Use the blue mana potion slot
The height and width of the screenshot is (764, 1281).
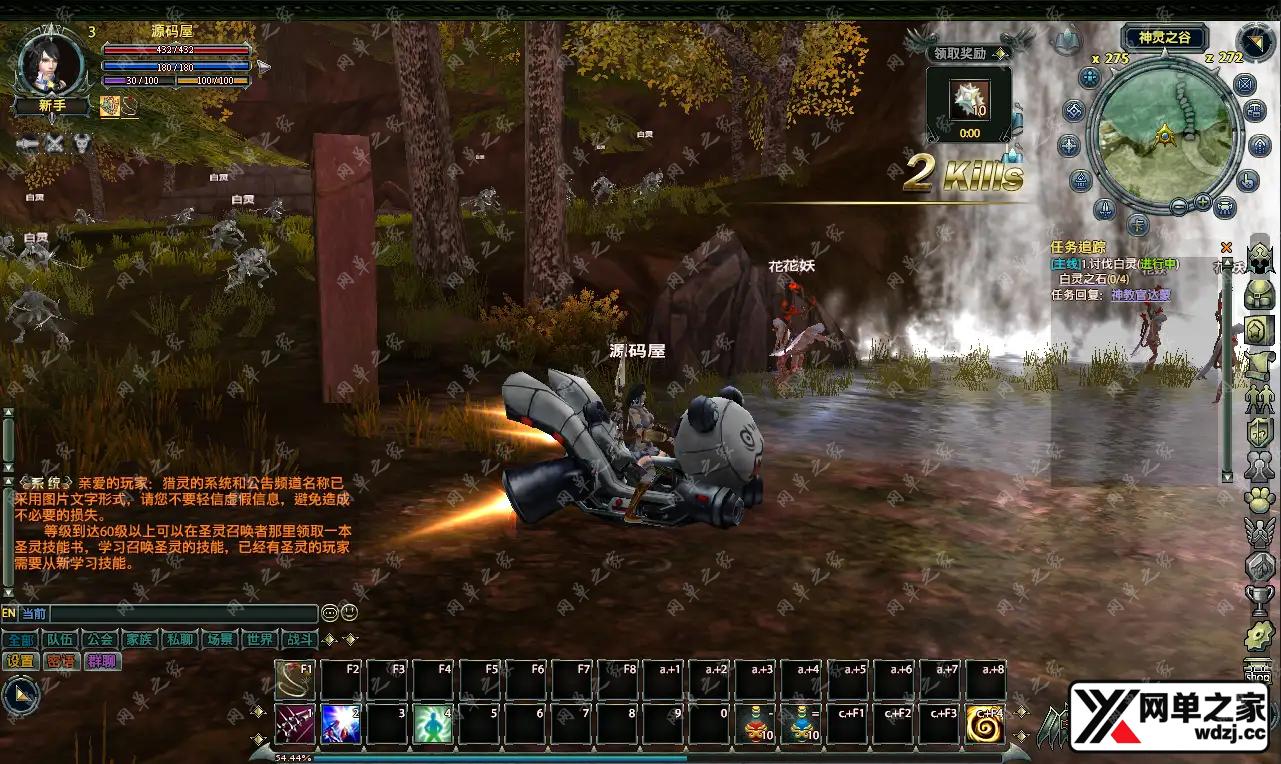point(802,724)
